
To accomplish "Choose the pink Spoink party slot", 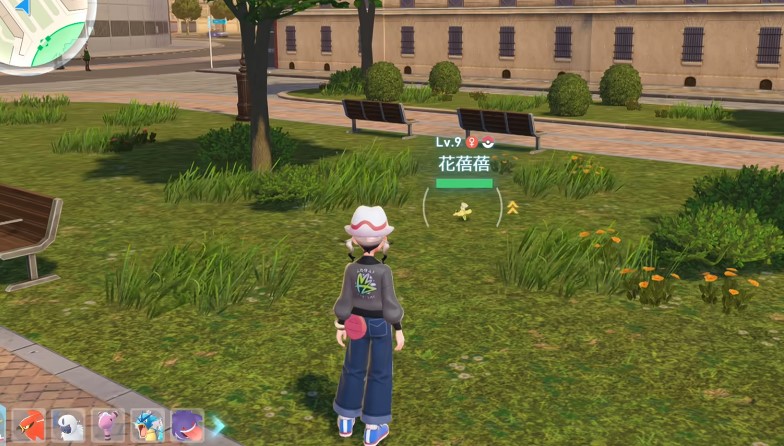I will point(108,427).
